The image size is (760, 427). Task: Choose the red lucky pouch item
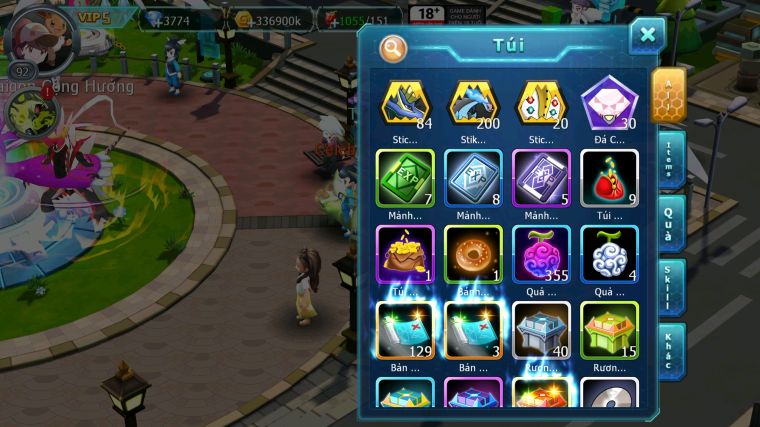609,178
